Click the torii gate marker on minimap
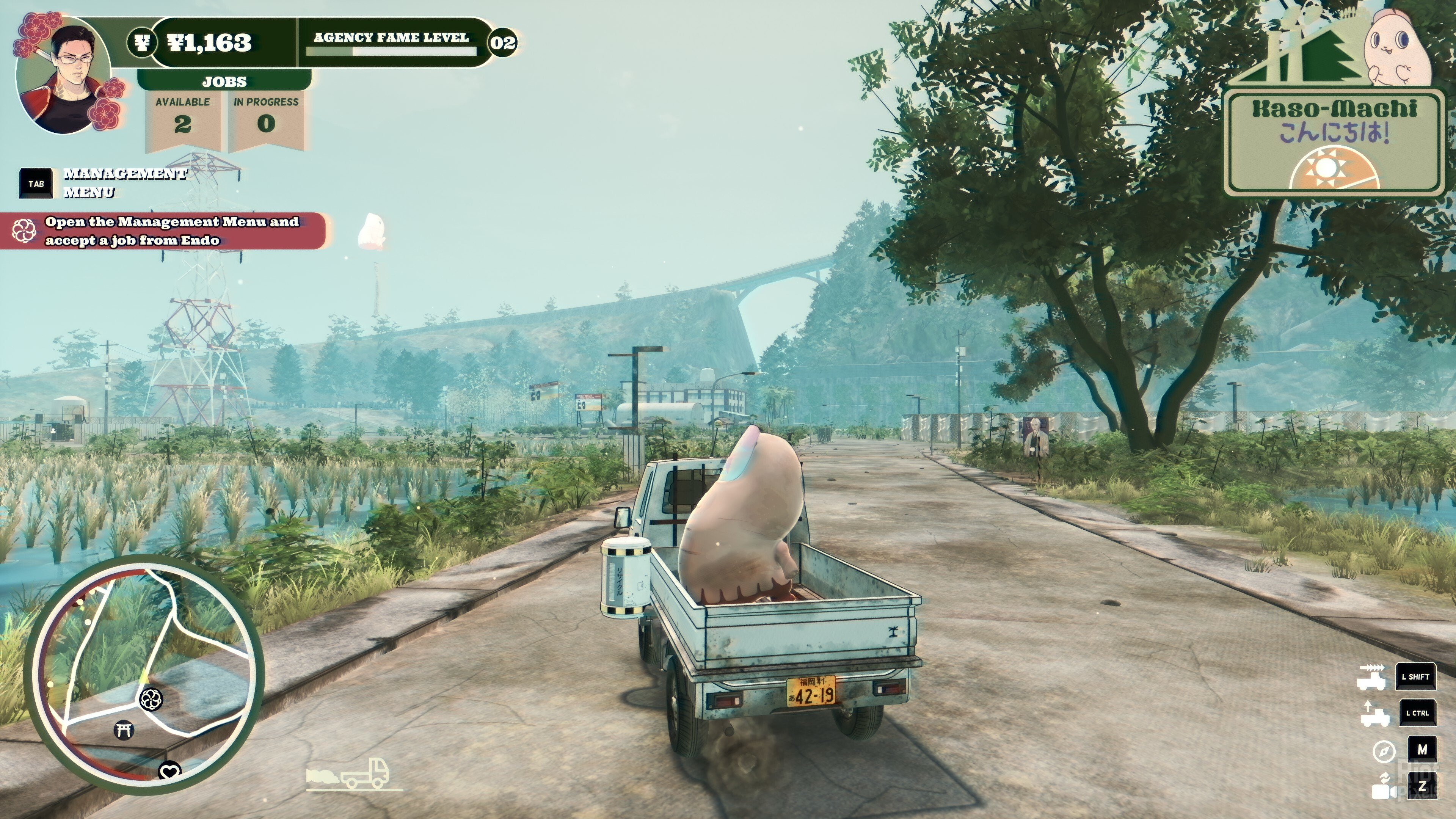The height and width of the screenshot is (819, 1456). tap(123, 730)
